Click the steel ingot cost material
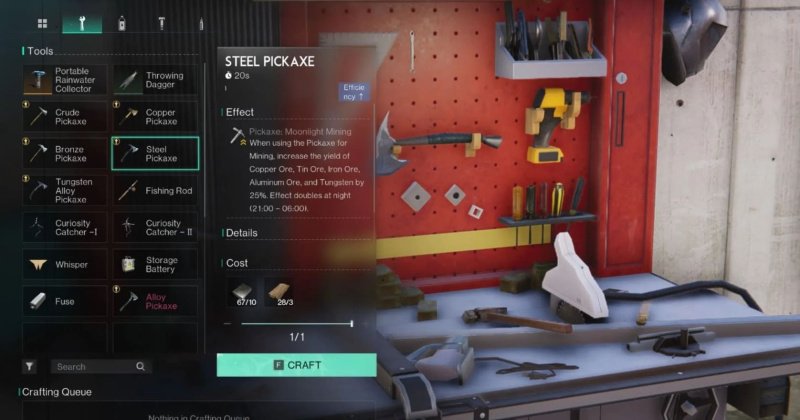 [x=244, y=294]
